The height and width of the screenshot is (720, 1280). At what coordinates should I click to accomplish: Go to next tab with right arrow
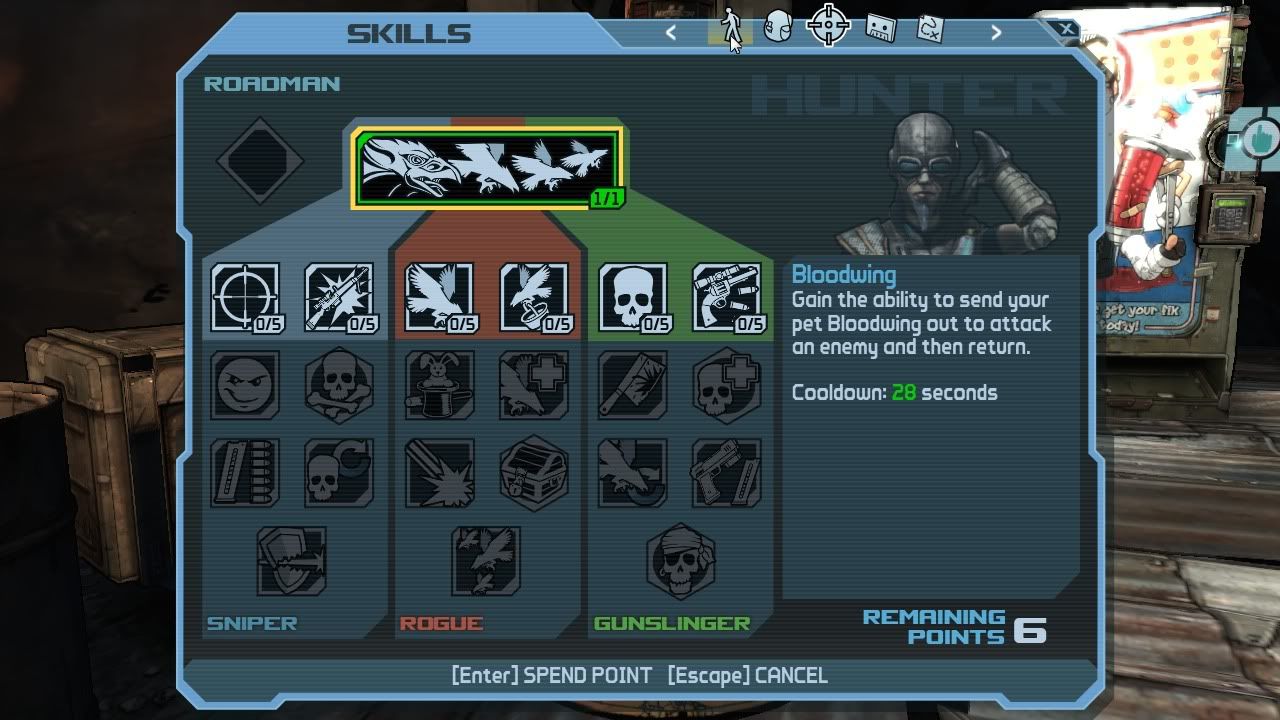(995, 33)
